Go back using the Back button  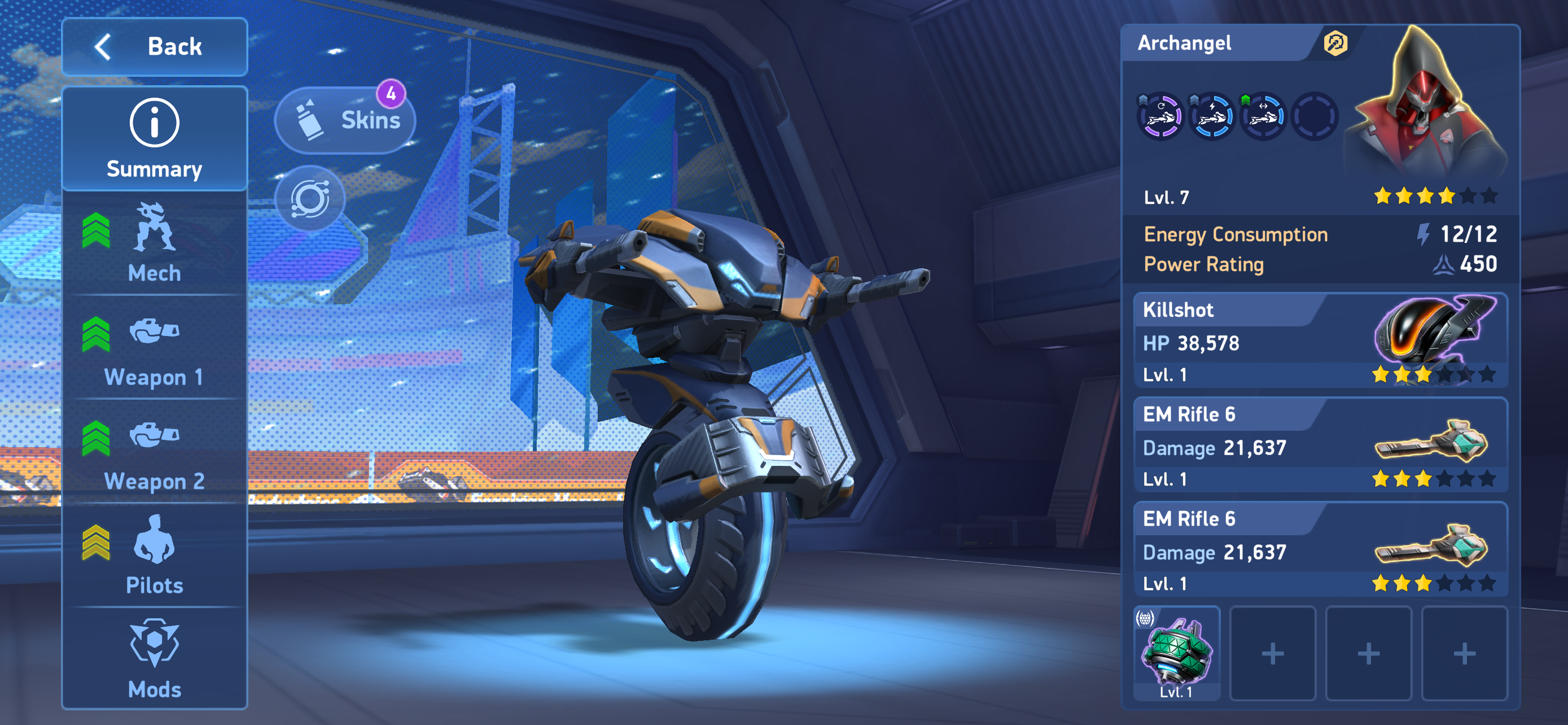click(x=155, y=47)
